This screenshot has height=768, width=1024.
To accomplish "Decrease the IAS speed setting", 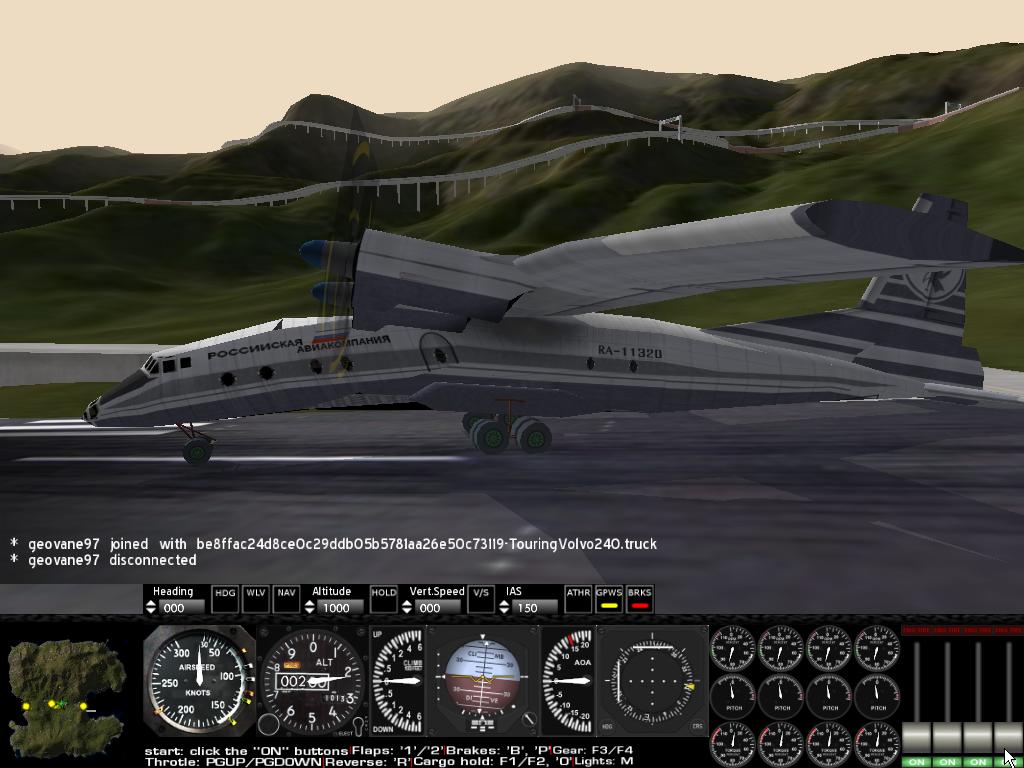I will [506, 611].
